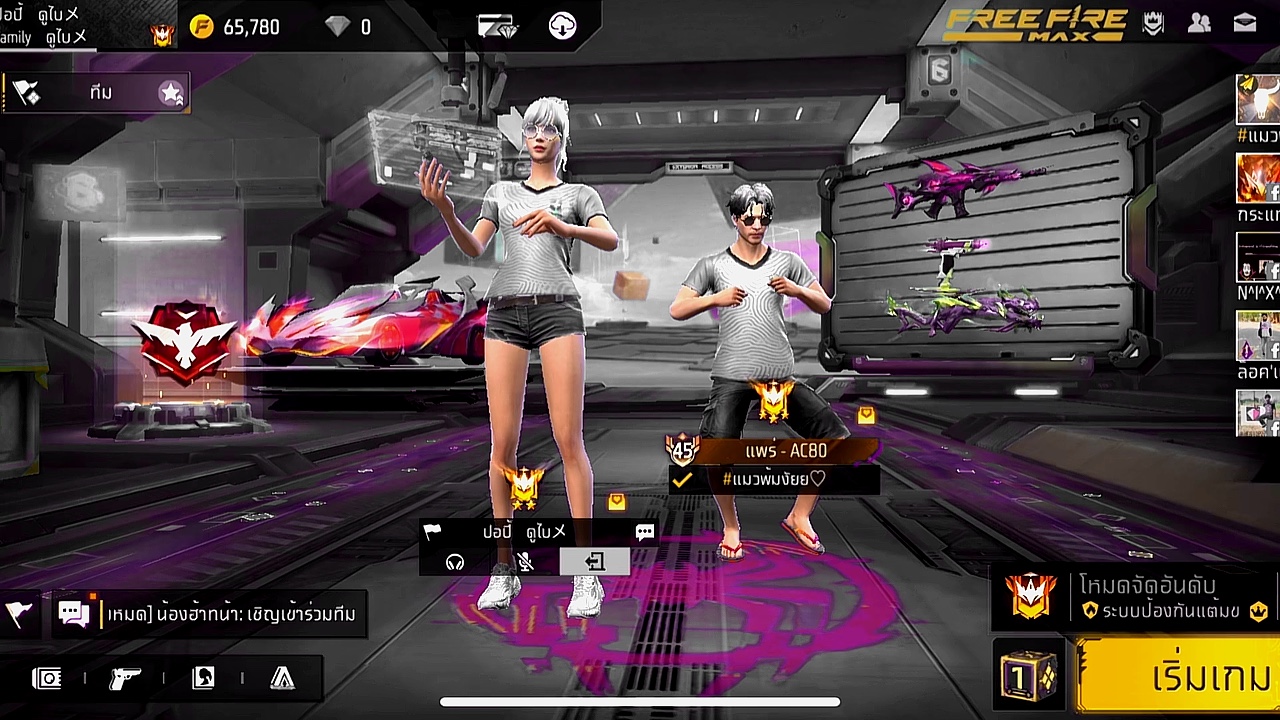Viewport: 1280px width, 720px height.
Task: Click the white flag icon beside chat
Action: click(18, 614)
